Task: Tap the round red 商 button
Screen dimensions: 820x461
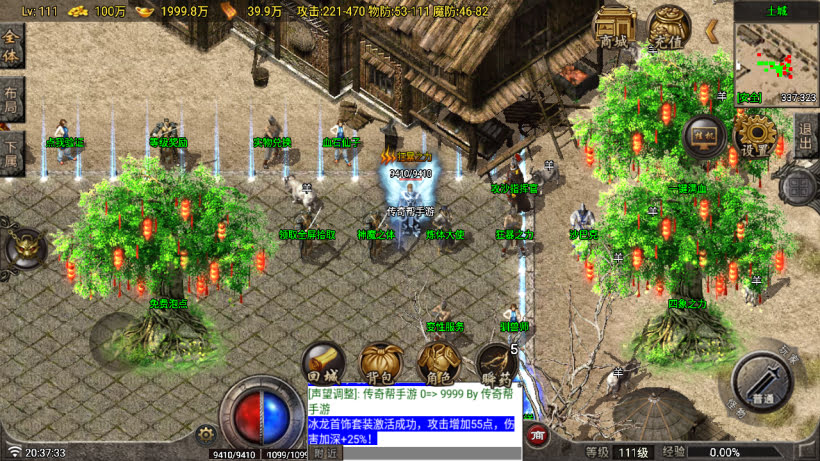Action: pyautogui.click(x=537, y=435)
